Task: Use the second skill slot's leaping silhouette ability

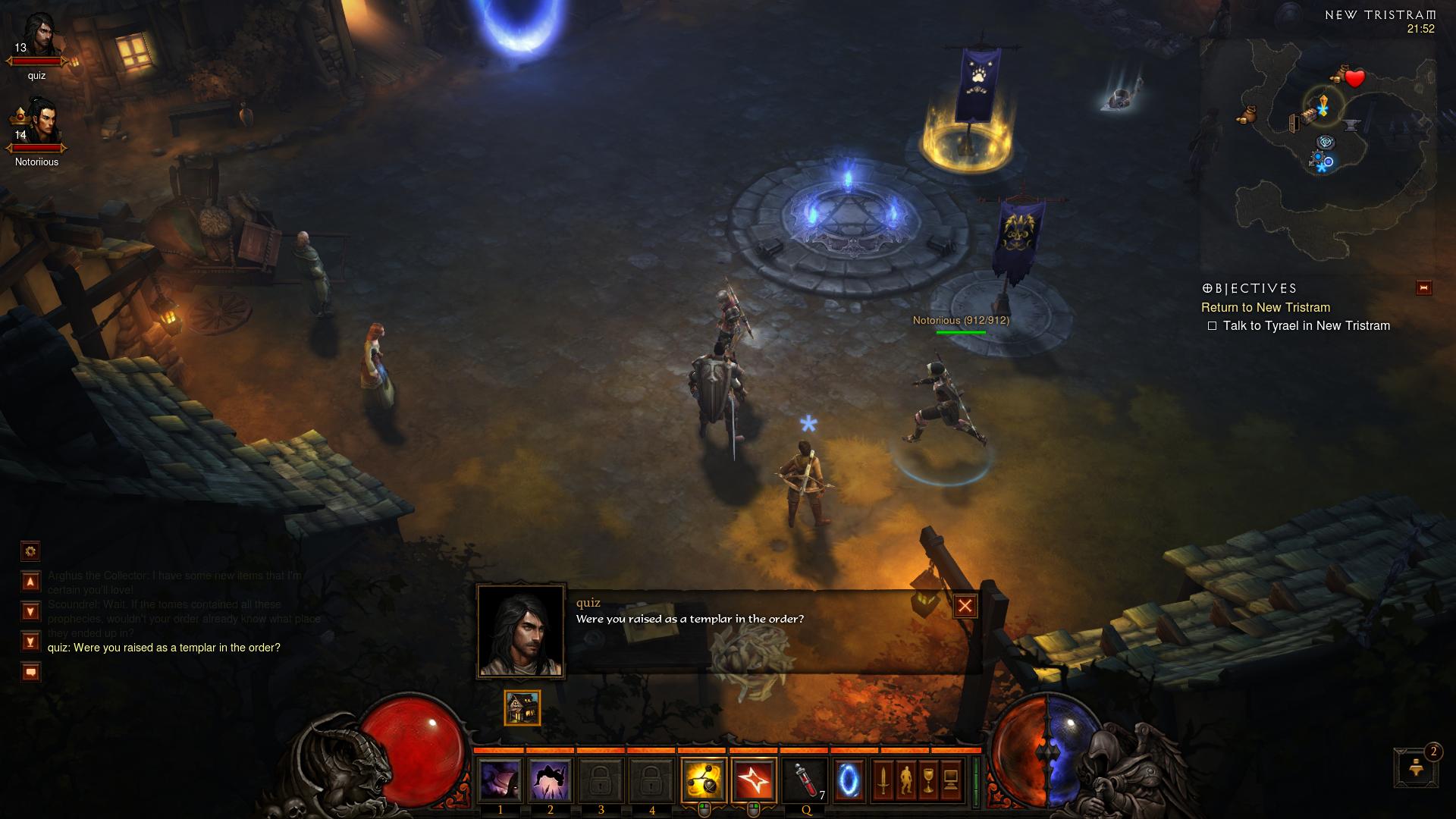Action: [x=550, y=780]
